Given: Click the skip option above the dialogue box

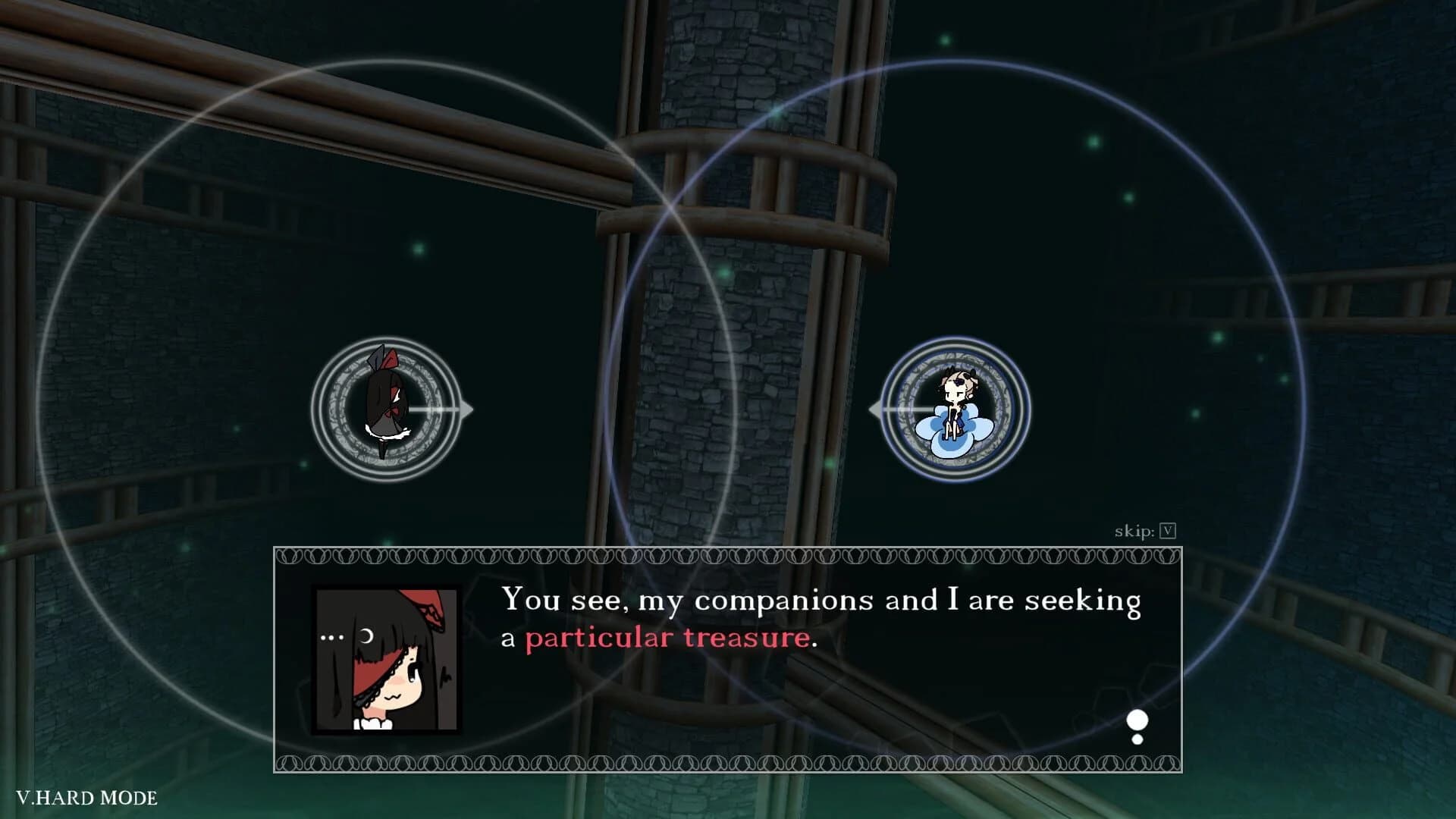Looking at the screenshot, I should click(x=1134, y=531).
